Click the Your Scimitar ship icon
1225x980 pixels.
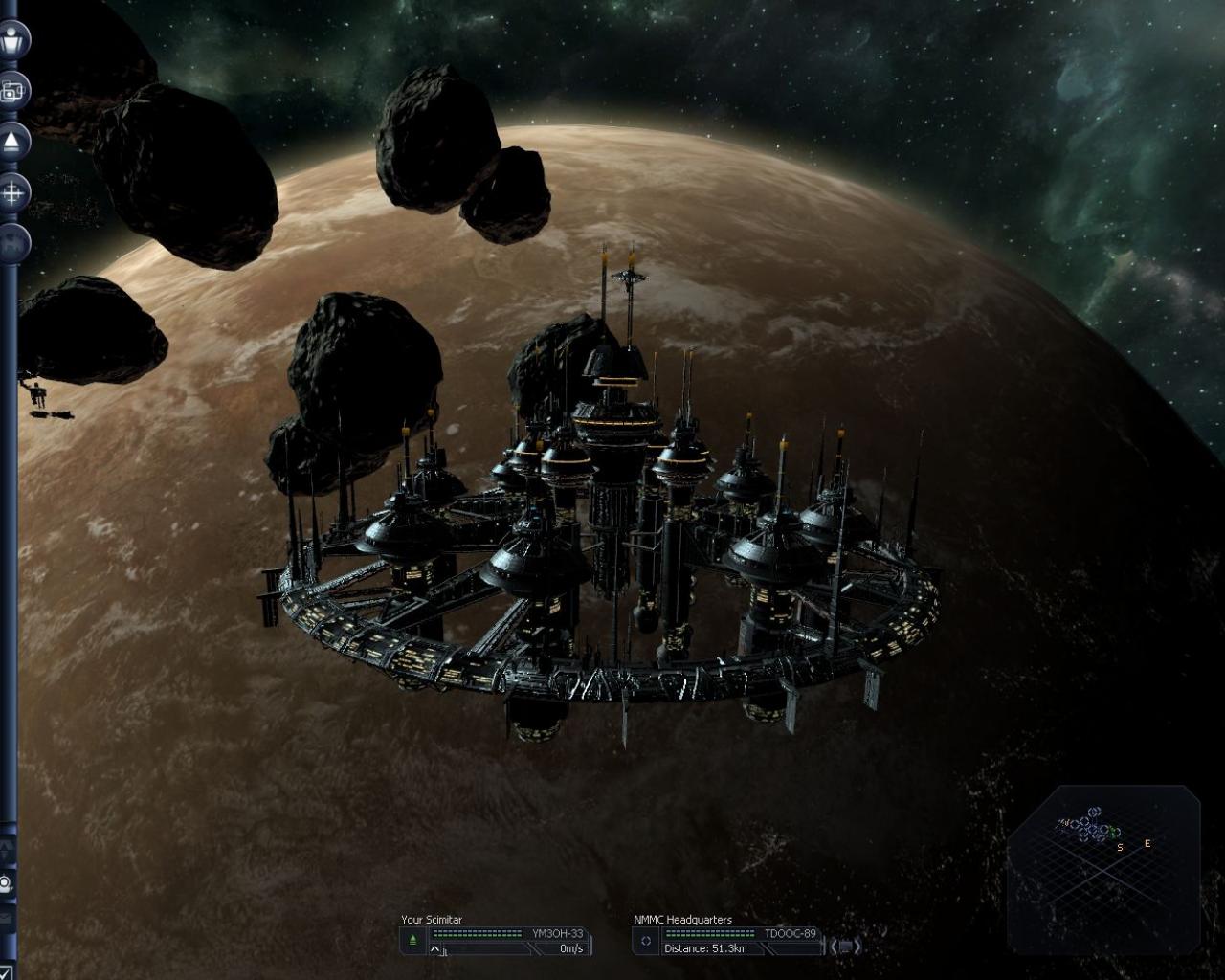(412, 941)
